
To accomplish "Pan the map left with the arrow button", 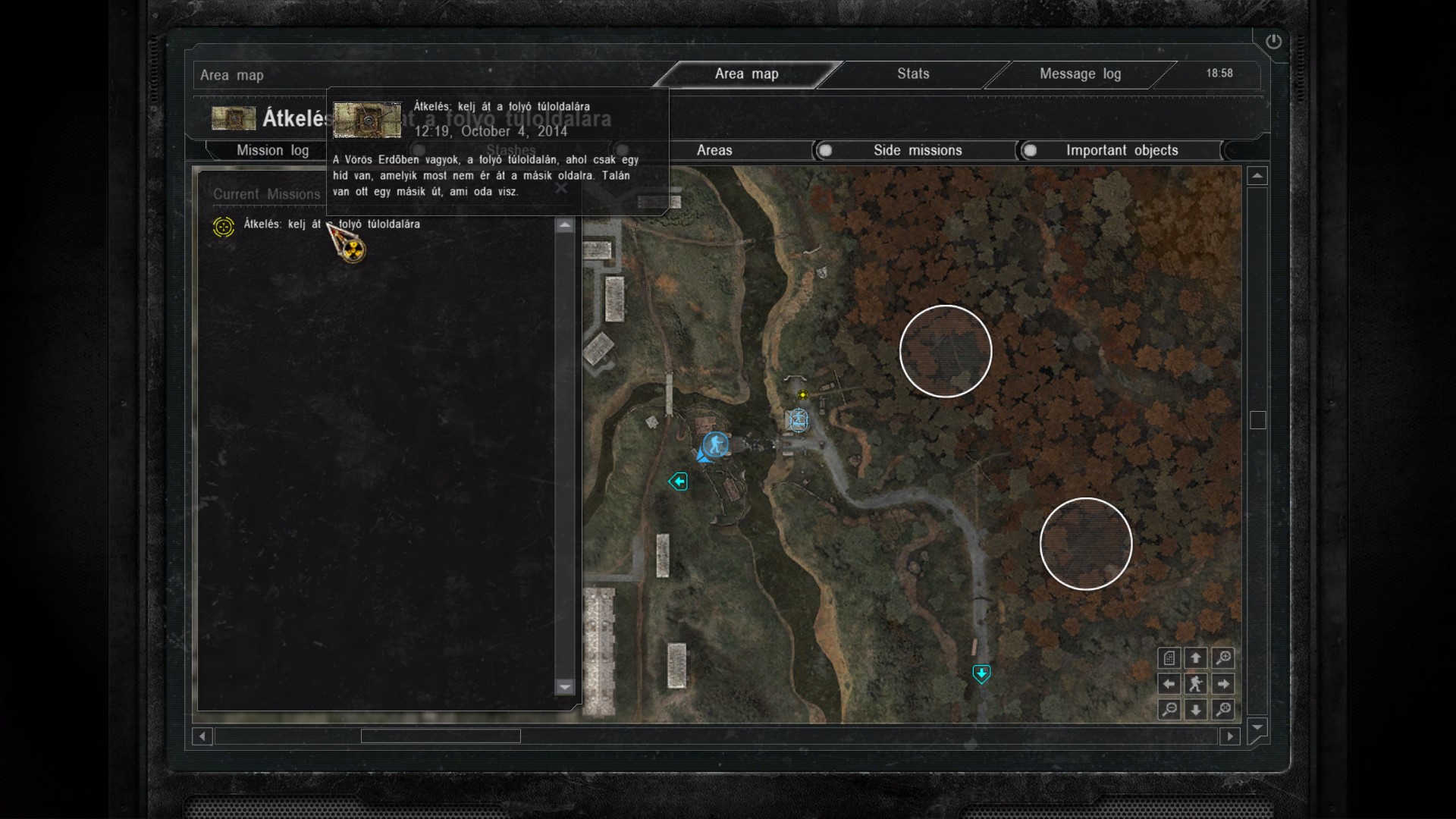I will (x=1169, y=684).
